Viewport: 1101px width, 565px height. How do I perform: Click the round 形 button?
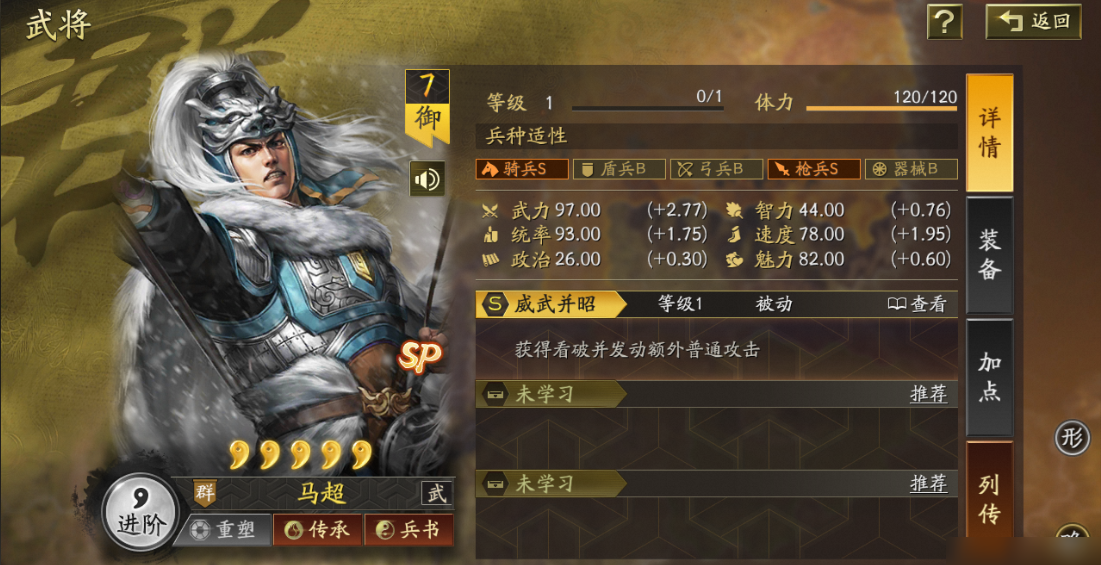(1072, 438)
